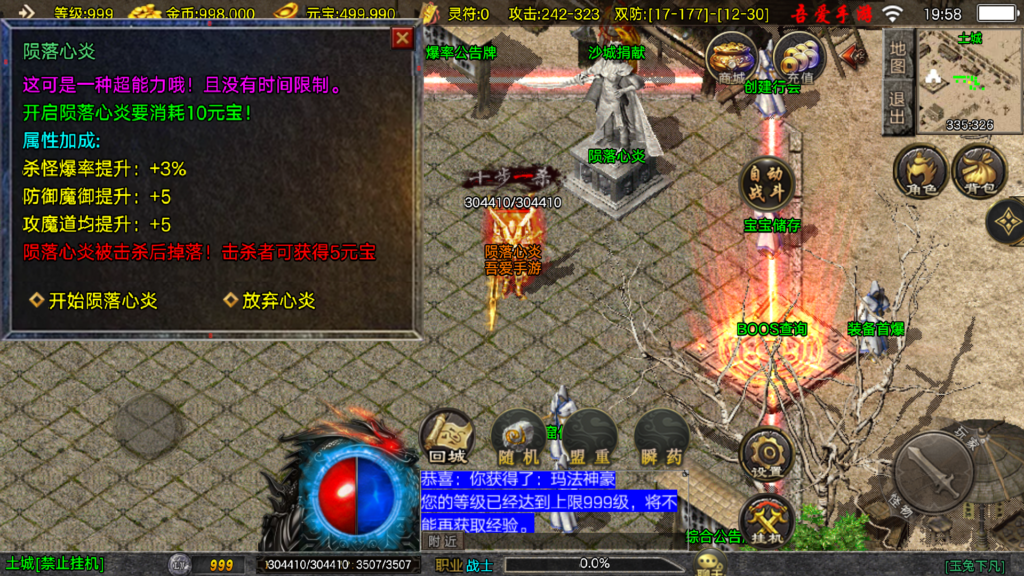Choose the 开始陨落心炎 option
Image resolution: width=1024 pixels, height=576 pixels.
tap(93, 300)
